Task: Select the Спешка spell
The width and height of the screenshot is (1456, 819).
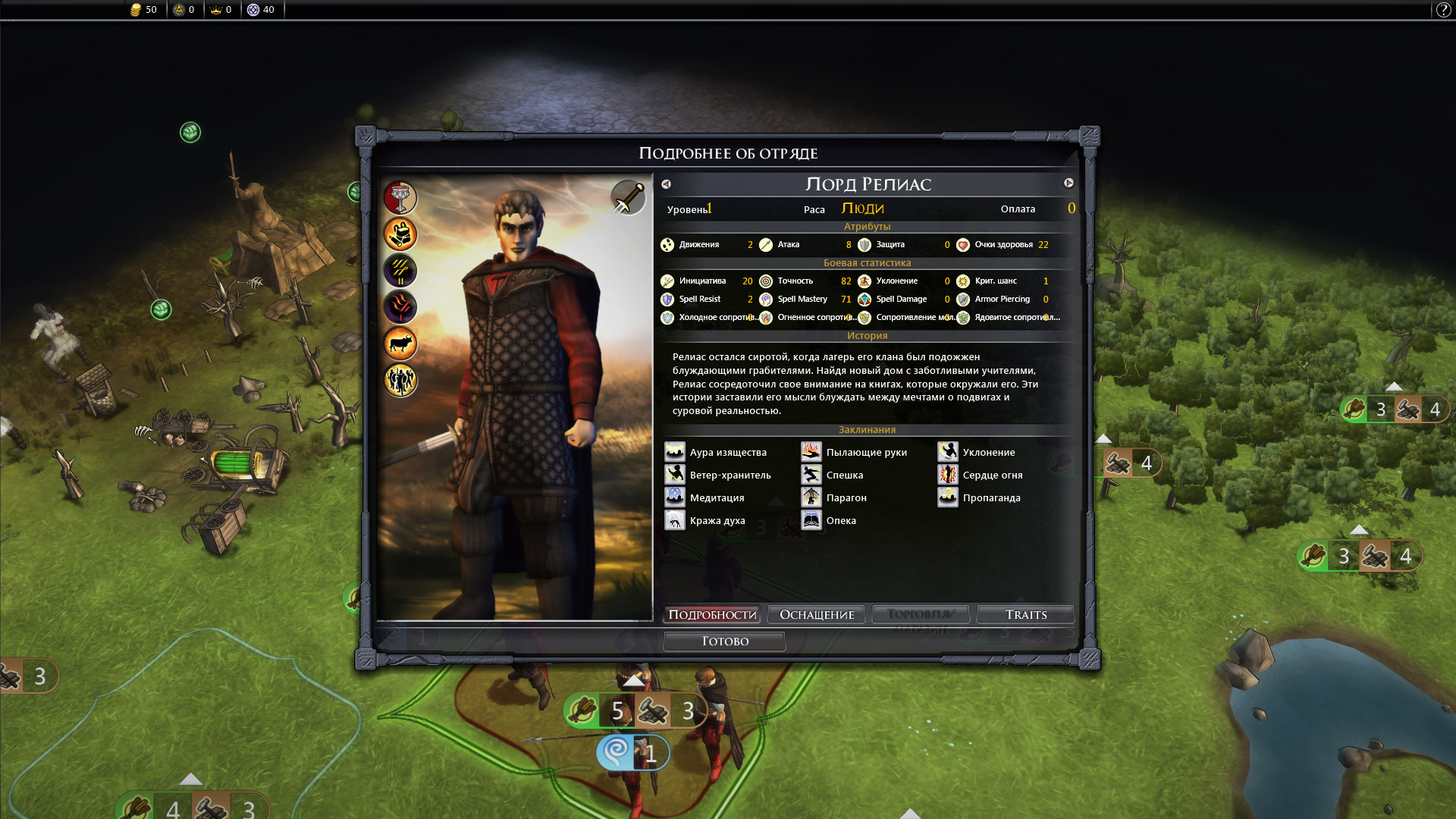Action: pyautogui.click(x=833, y=475)
